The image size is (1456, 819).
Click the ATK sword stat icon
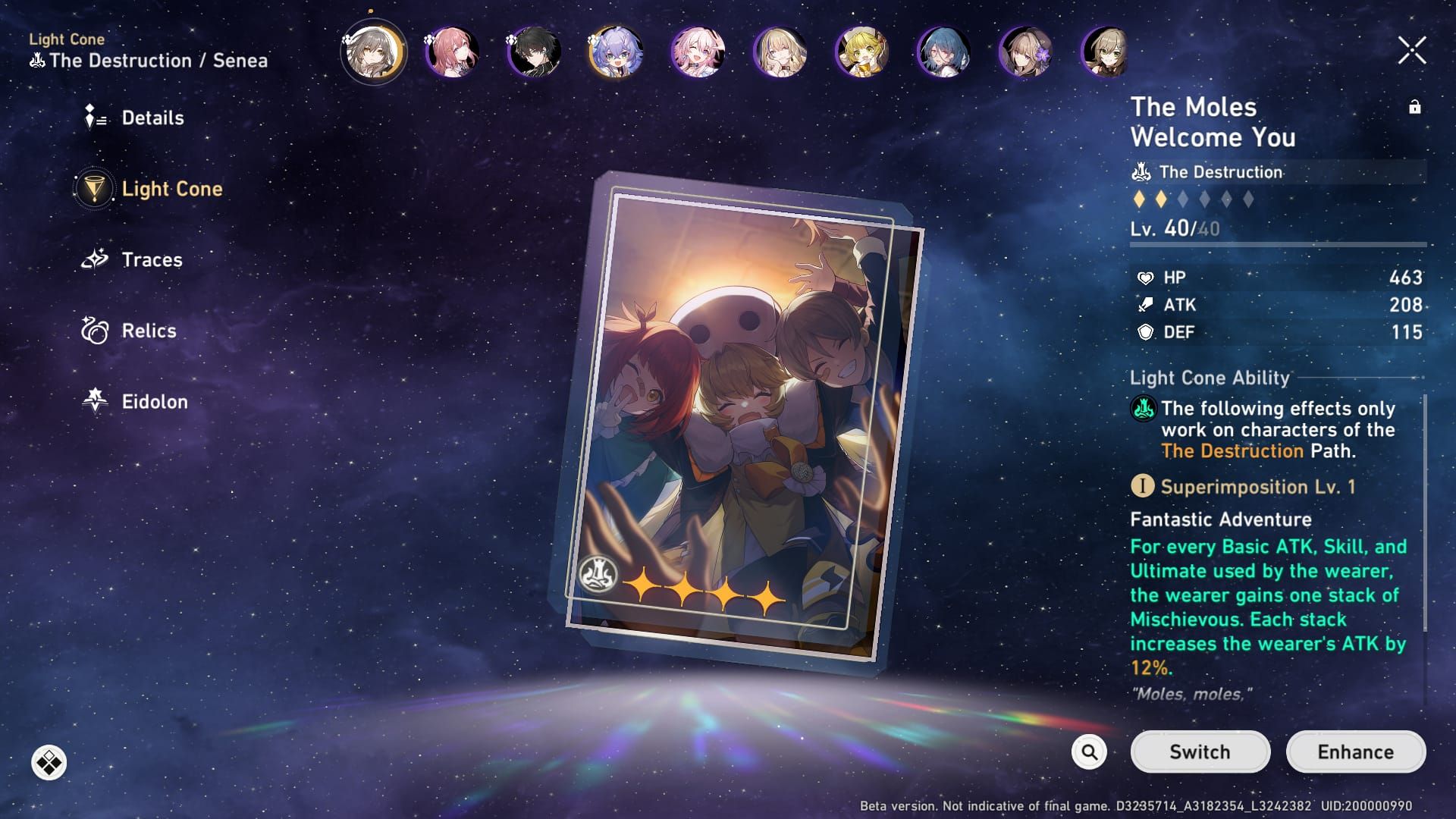1146,306
